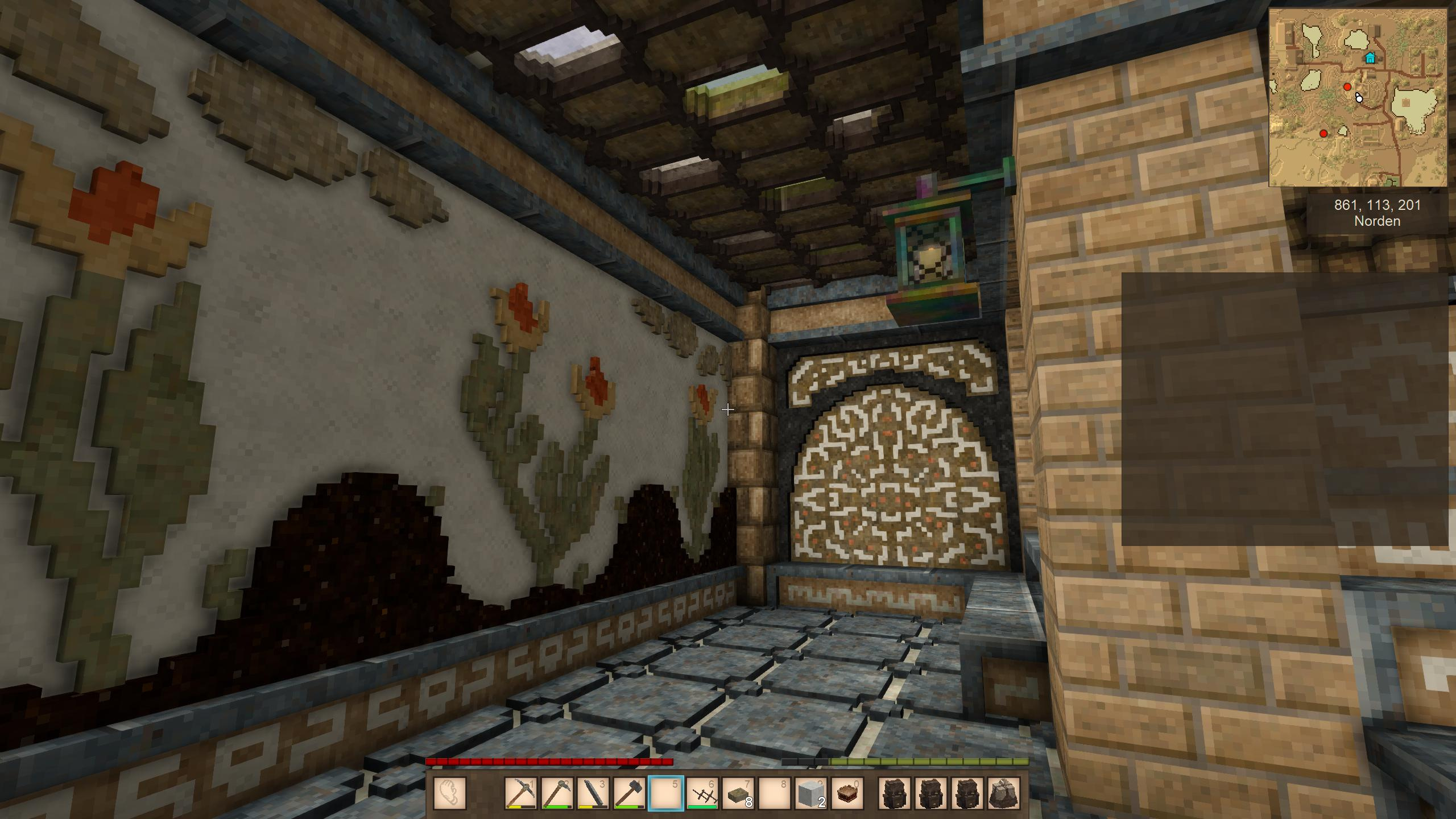Open the minimap
The width and height of the screenshot is (1456, 819).
click(x=1358, y=98)
